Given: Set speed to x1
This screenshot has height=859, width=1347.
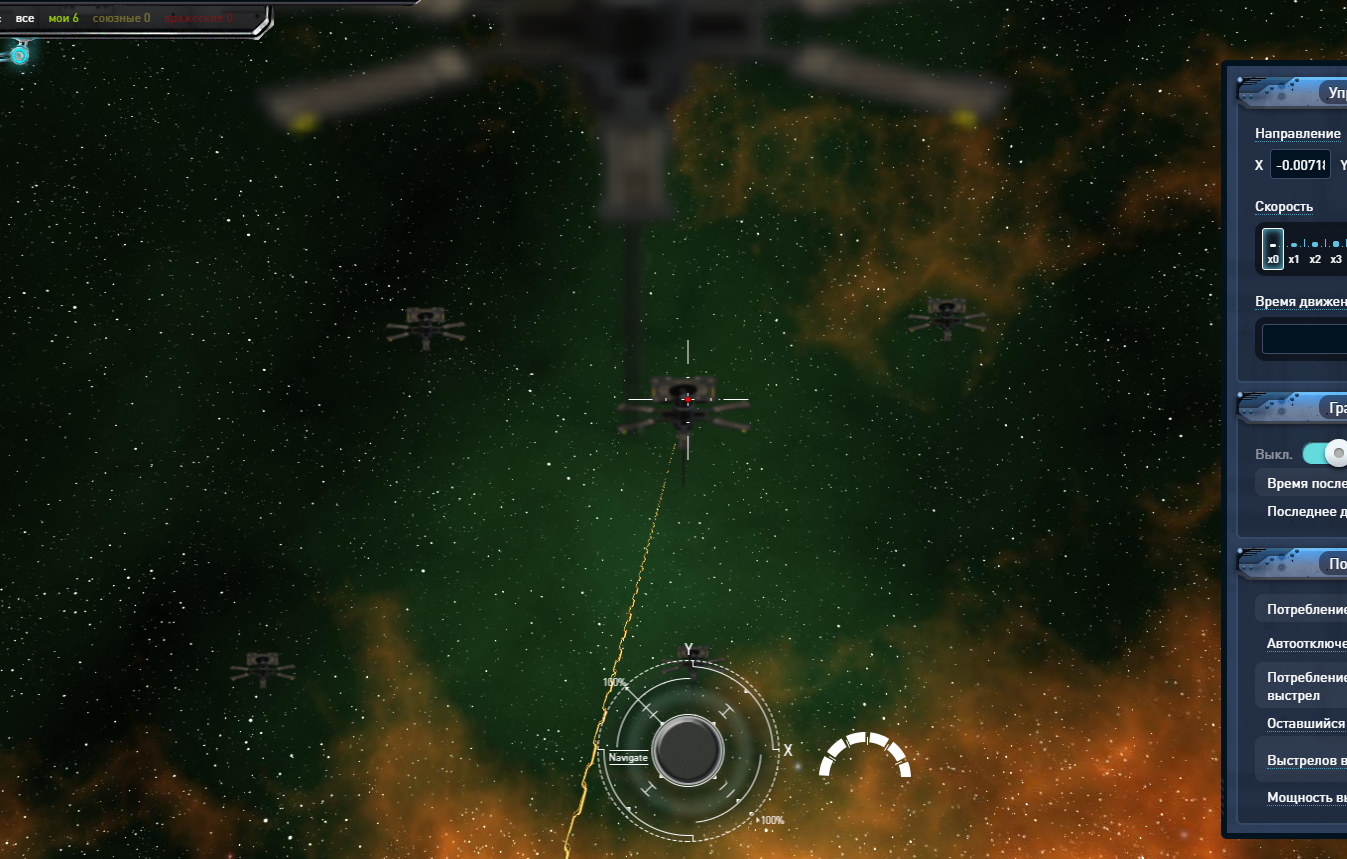Looking at the screenshot, I should tap(1294, 259).
